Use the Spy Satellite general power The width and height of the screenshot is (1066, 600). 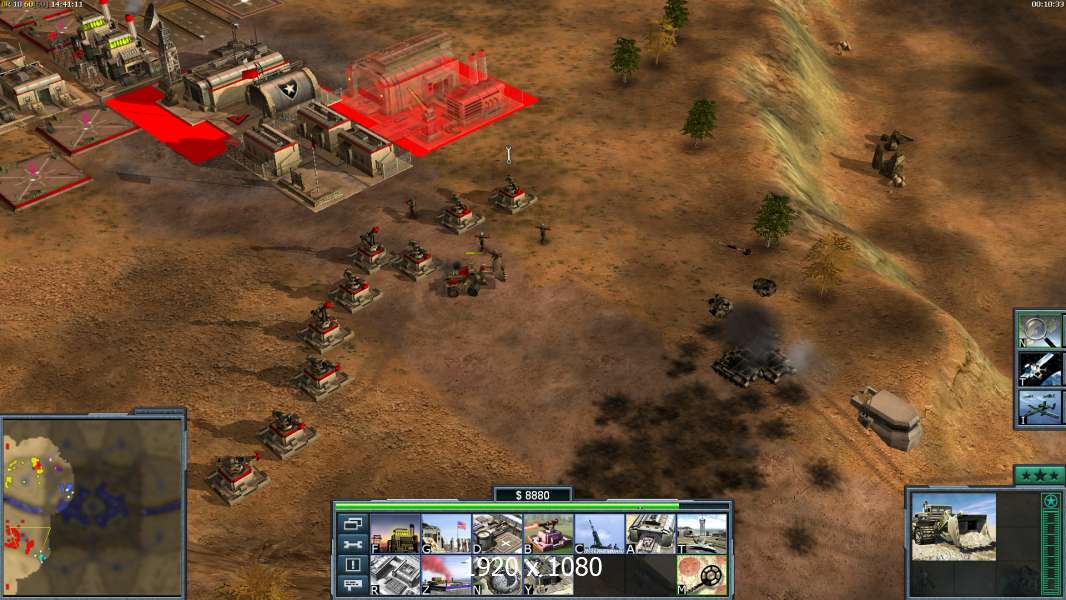tap(1040, 368)
